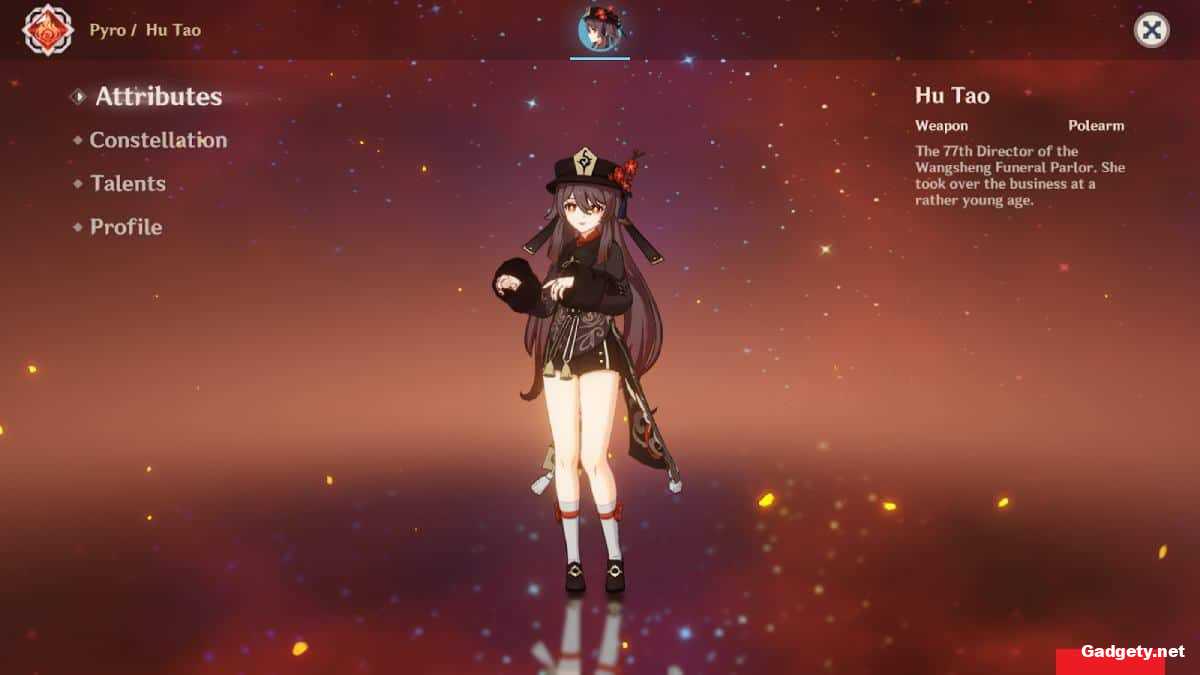Close the character screen
This screenshot has width=1200, height=675.
pos(1151,30)
